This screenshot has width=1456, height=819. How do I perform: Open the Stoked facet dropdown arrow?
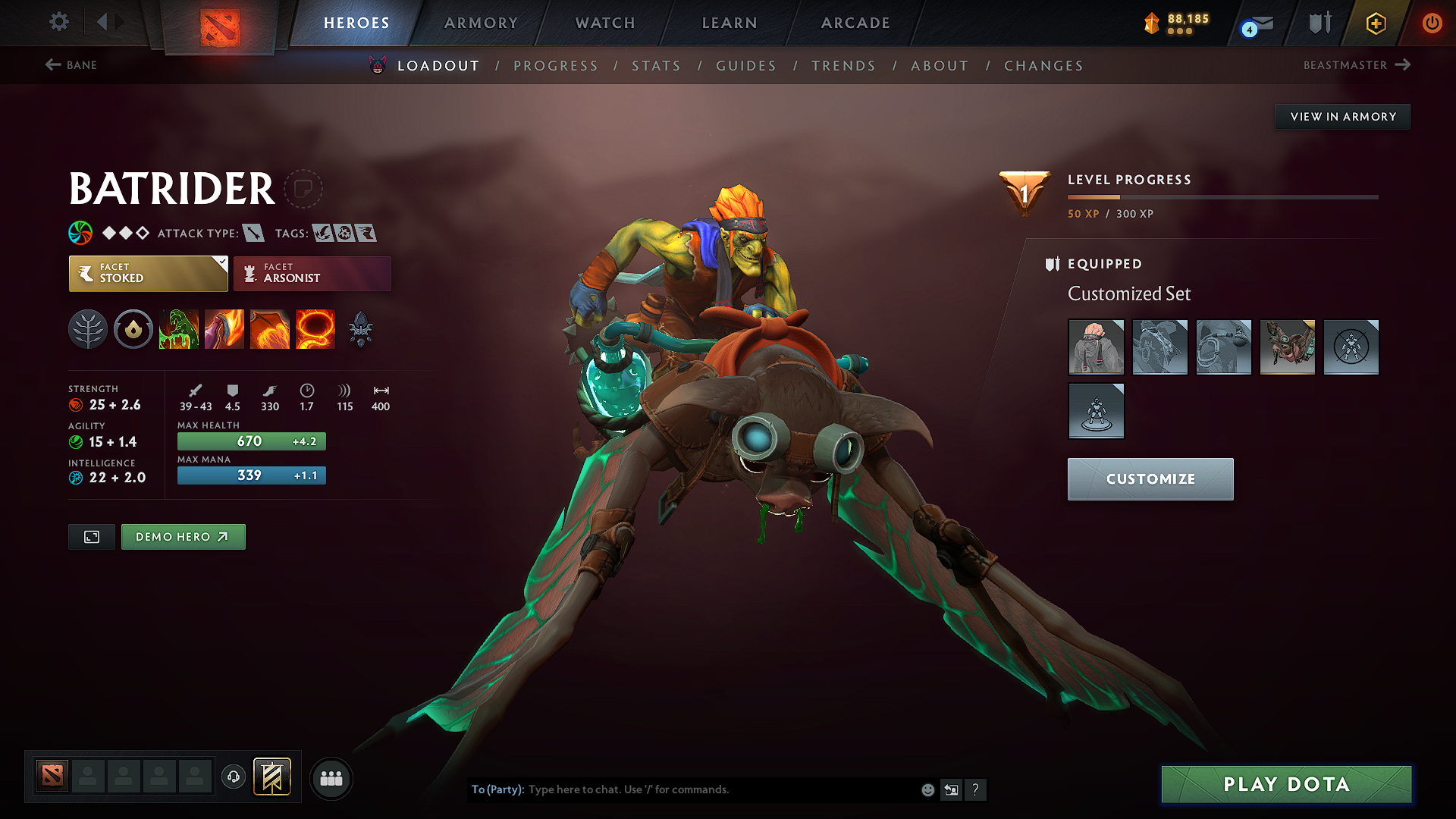[x=221, y=263]
